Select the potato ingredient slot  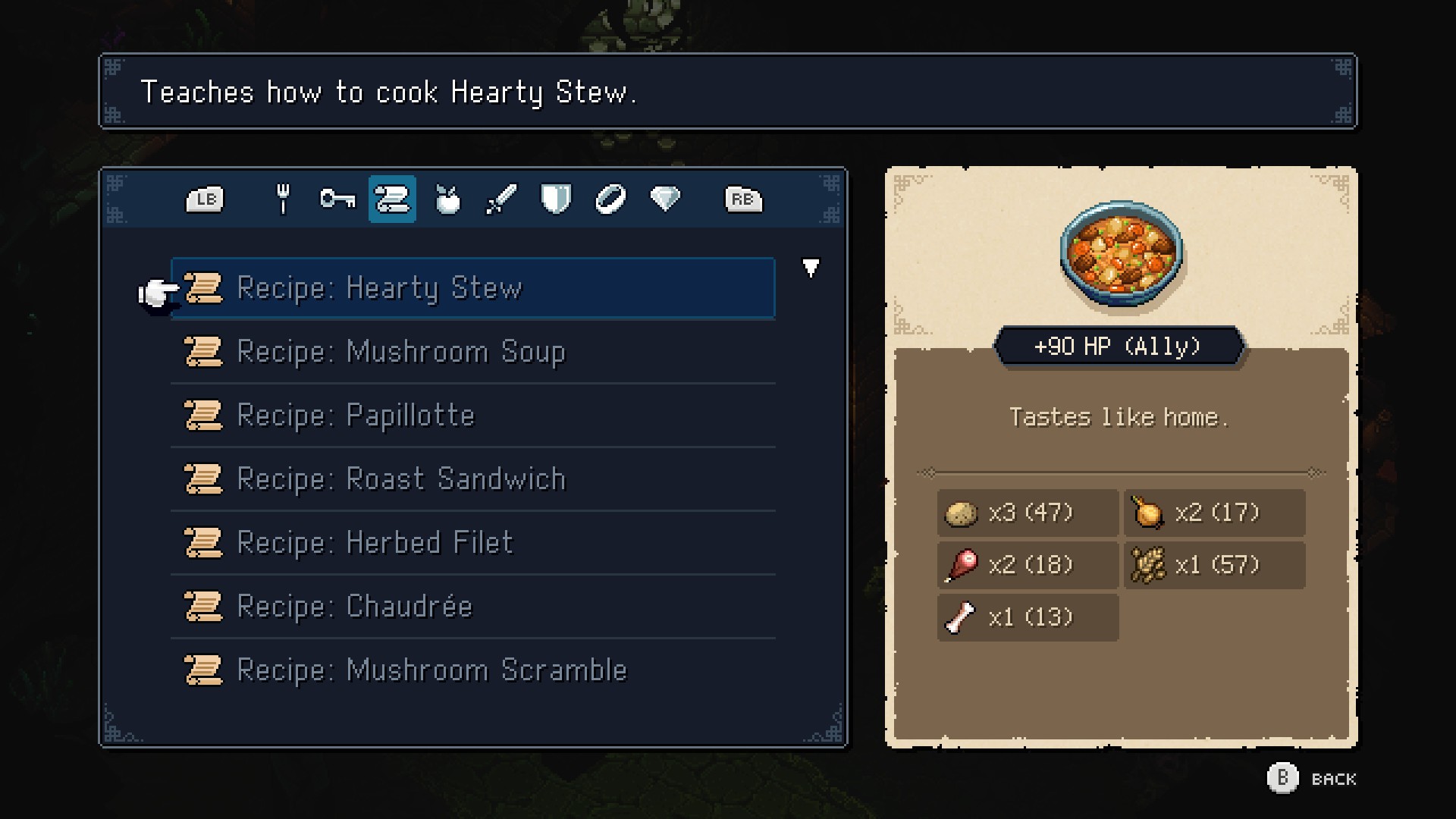tap(1028, 513)
